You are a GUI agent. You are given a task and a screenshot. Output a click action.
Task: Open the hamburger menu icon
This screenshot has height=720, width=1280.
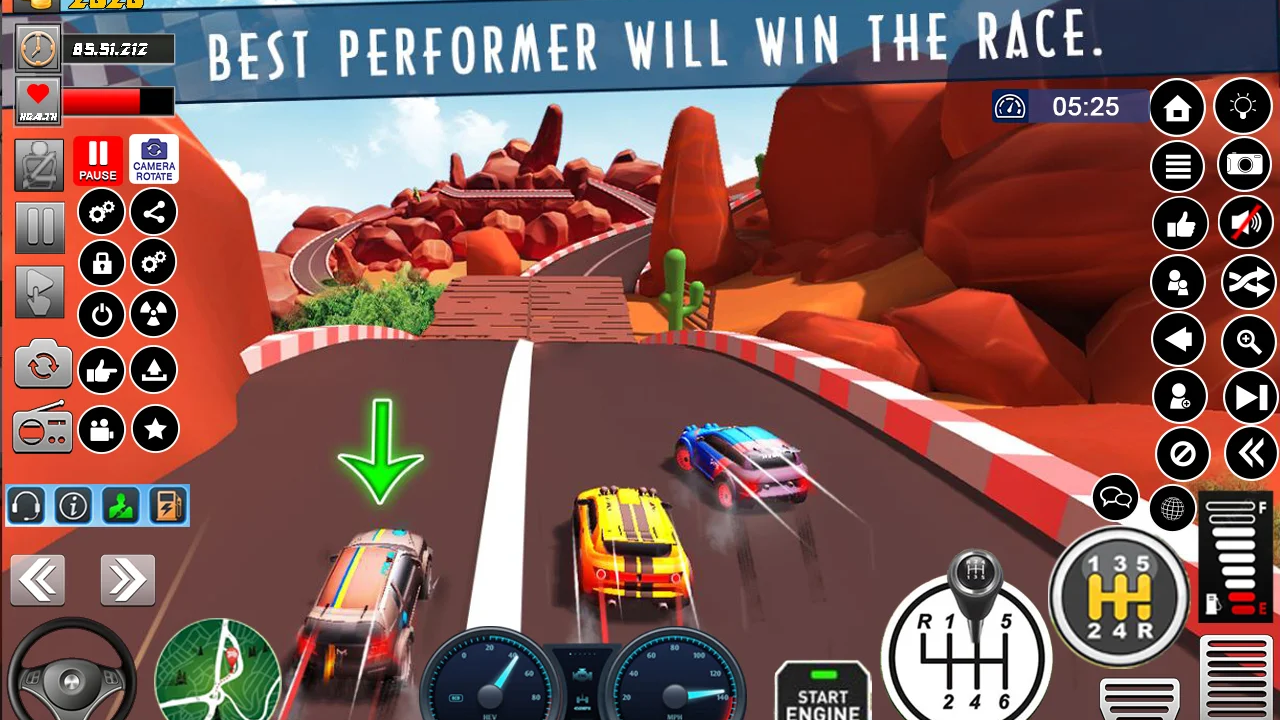coord(1177,166)
